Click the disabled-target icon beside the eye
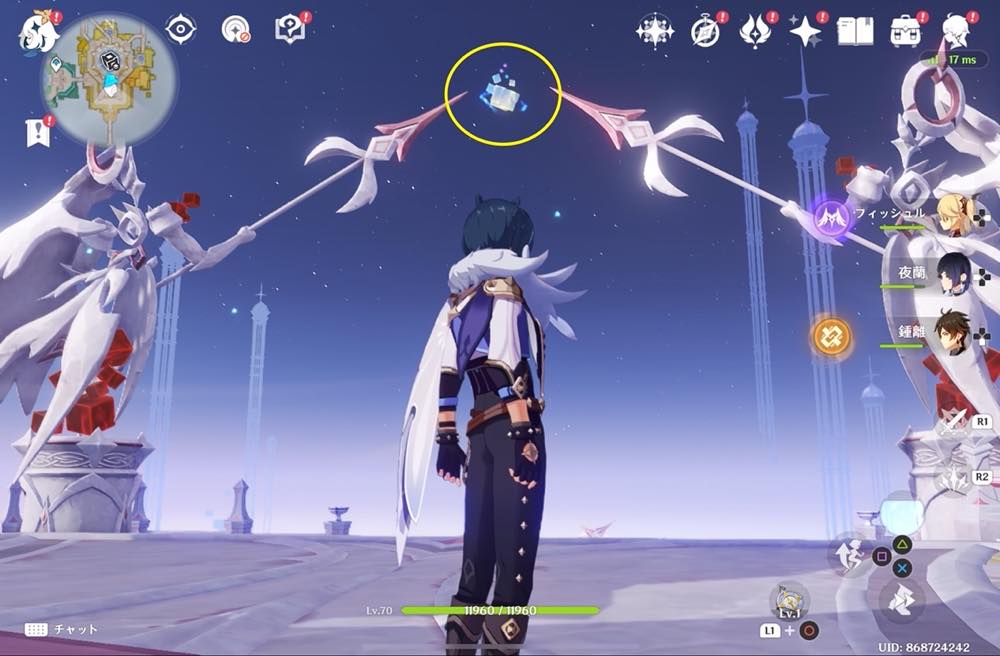 pos(236,30)
